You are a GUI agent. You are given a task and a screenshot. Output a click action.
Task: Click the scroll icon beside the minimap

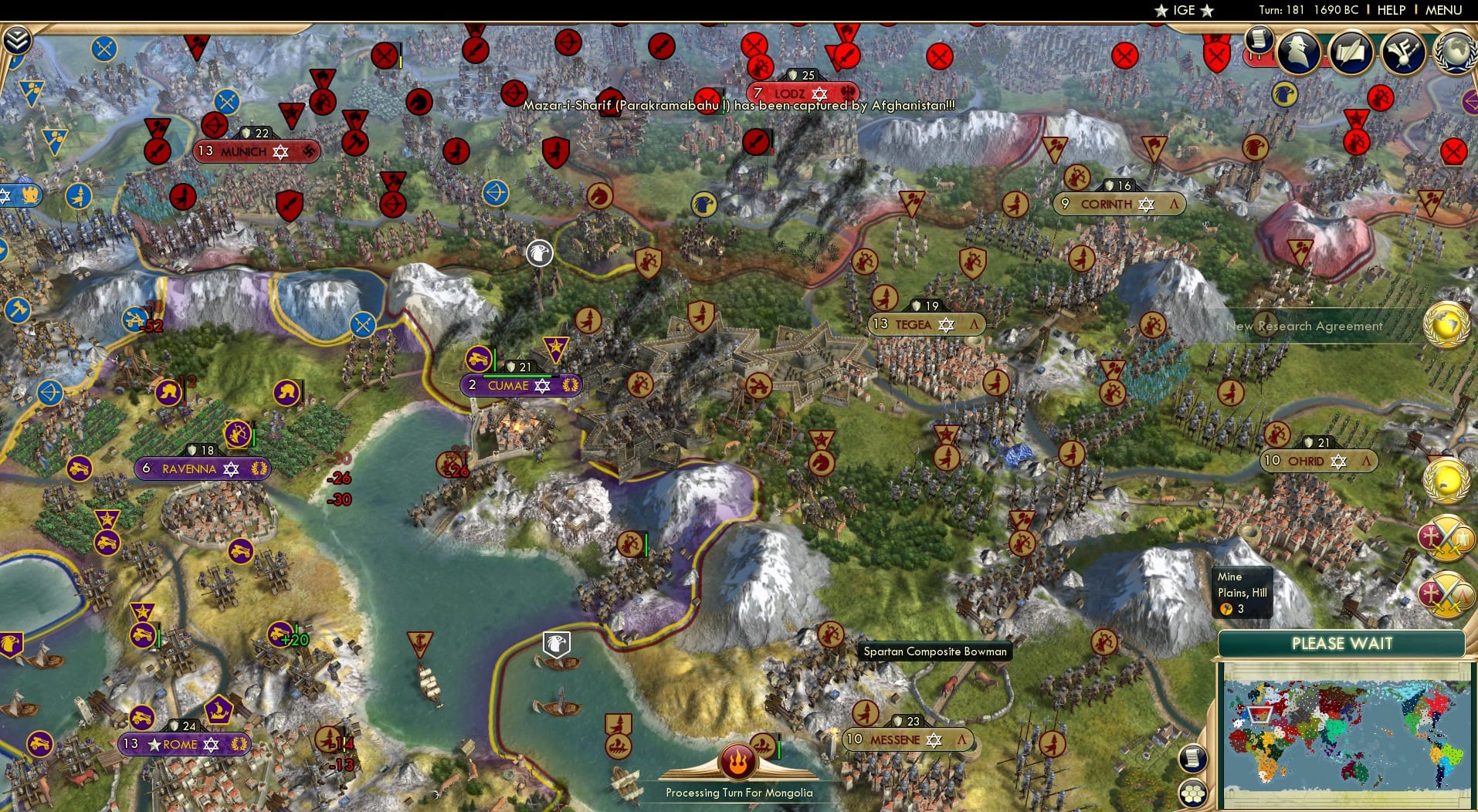tap(1194, 759)
